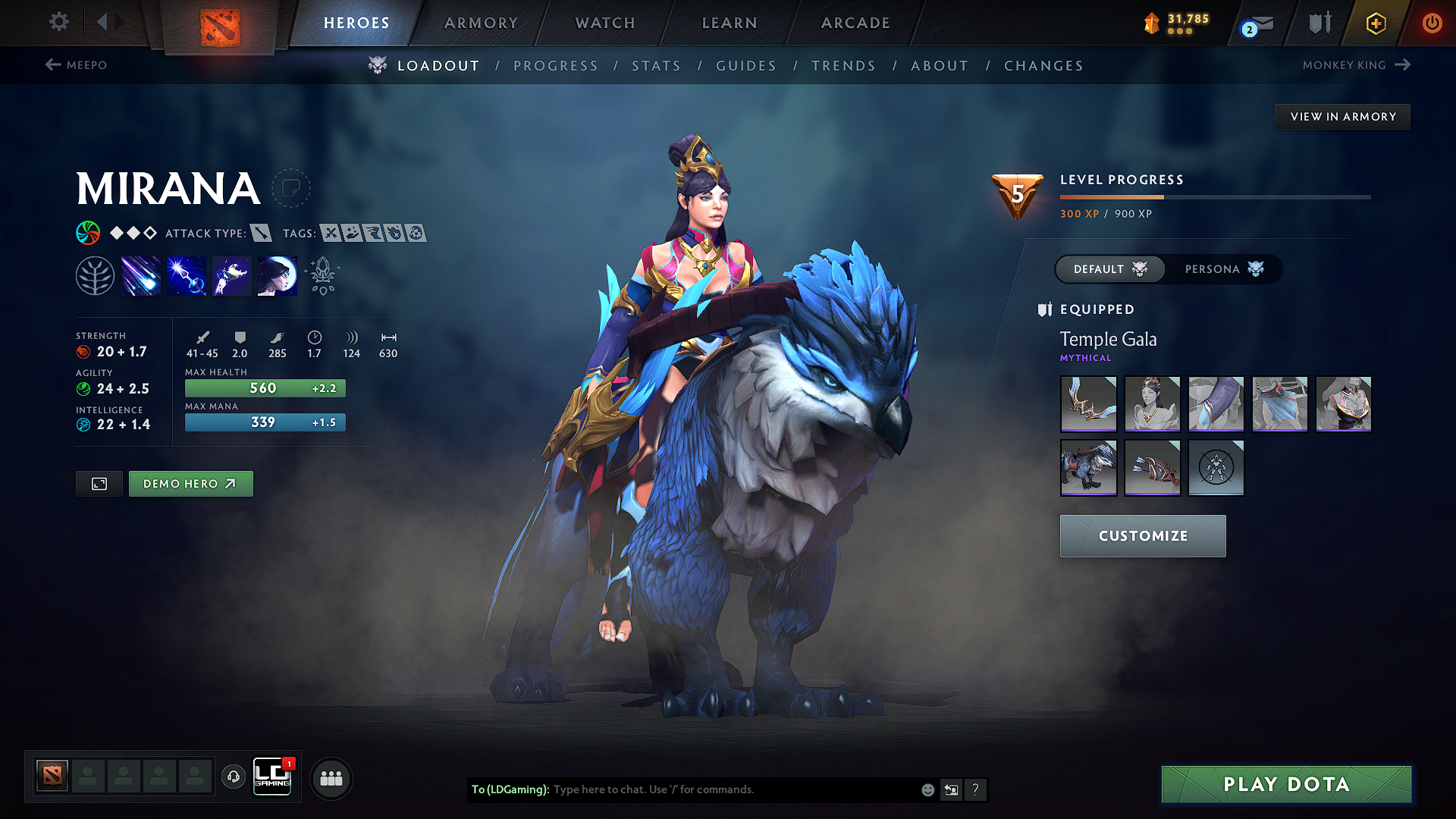This screenshot has width=1456, height=819.
Task: Select the equipped Temple Gala bow thumbnail
Action: (x=1089, y=404)
